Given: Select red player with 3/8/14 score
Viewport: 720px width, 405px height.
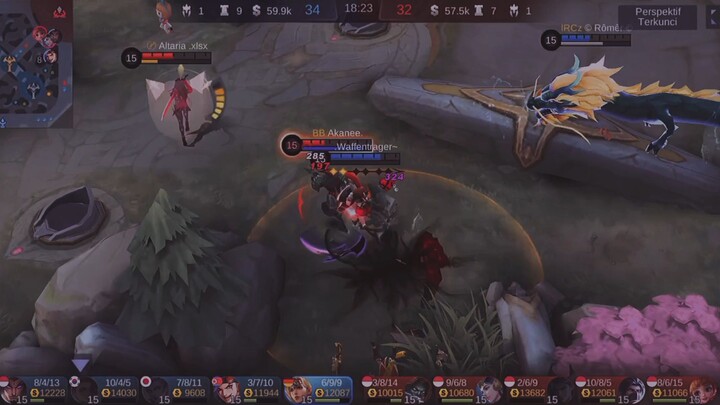Looking at the screenshot, I should [x=395, y=389].
